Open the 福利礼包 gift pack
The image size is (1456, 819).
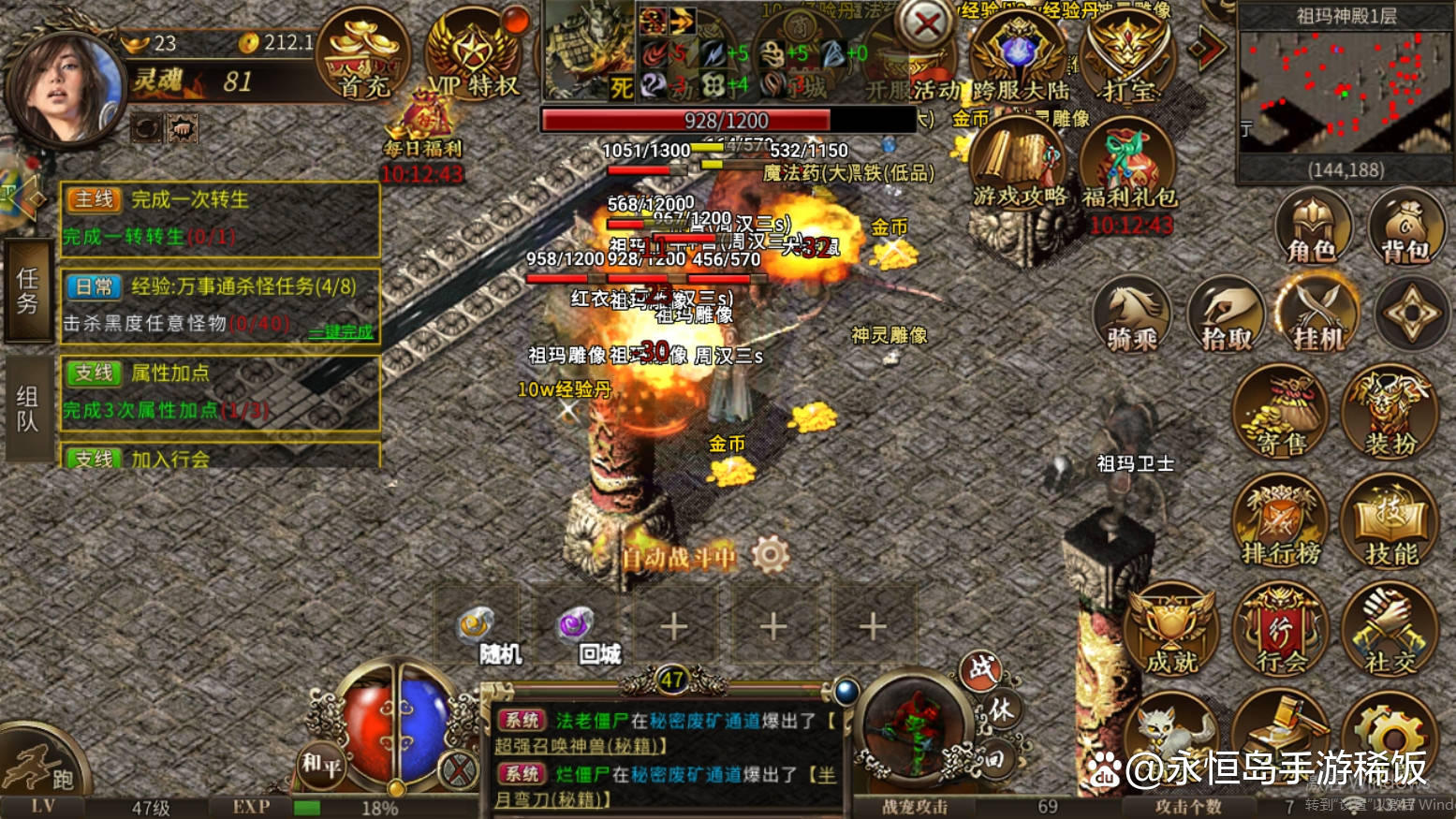[x=1129, y=170]
